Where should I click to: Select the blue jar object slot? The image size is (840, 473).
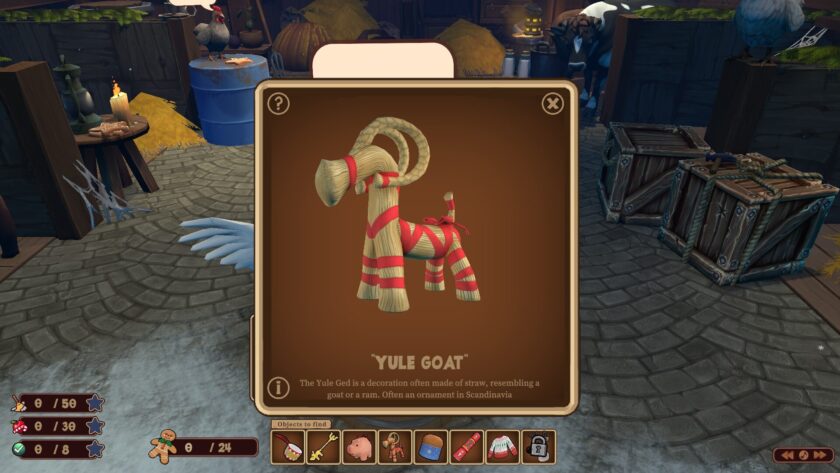tap(431, 447)
